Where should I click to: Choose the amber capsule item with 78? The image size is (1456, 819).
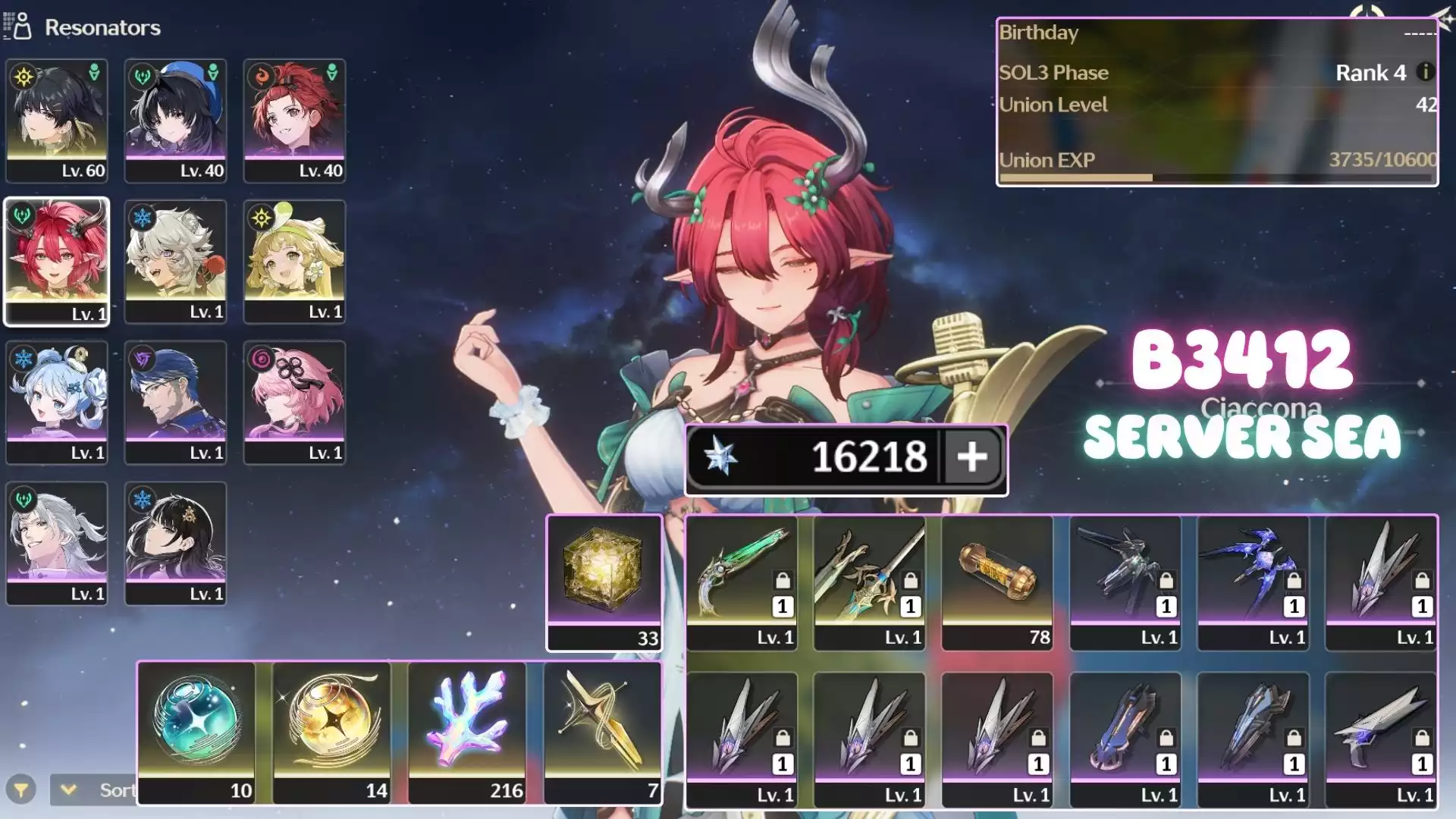[997, 582]
